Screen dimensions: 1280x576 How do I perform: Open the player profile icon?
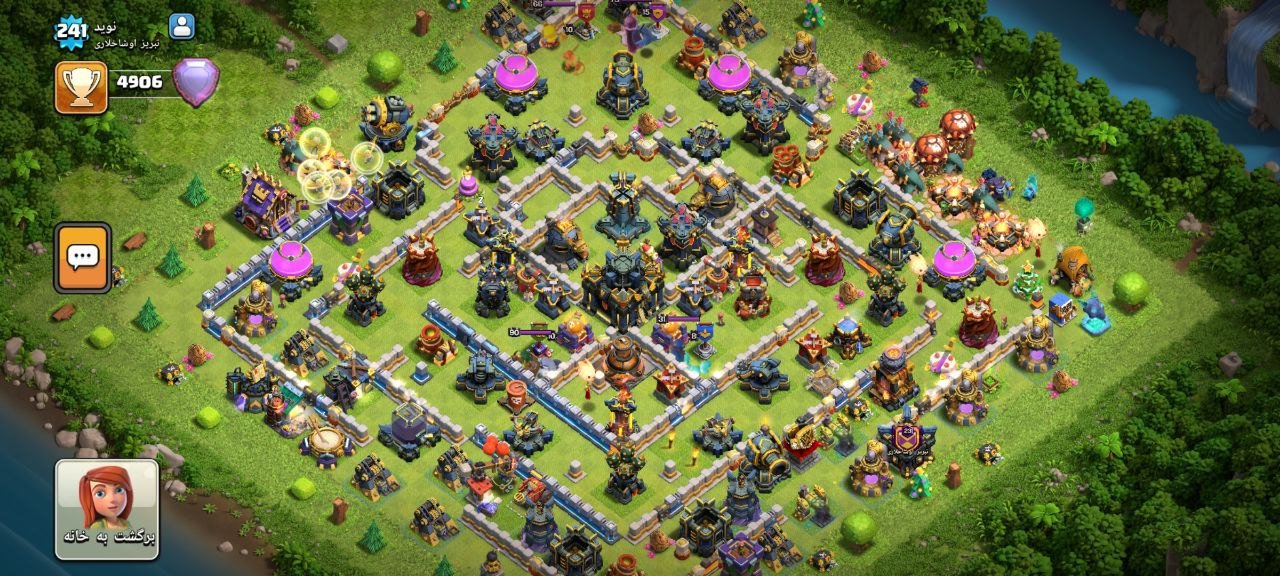point(182,26)
